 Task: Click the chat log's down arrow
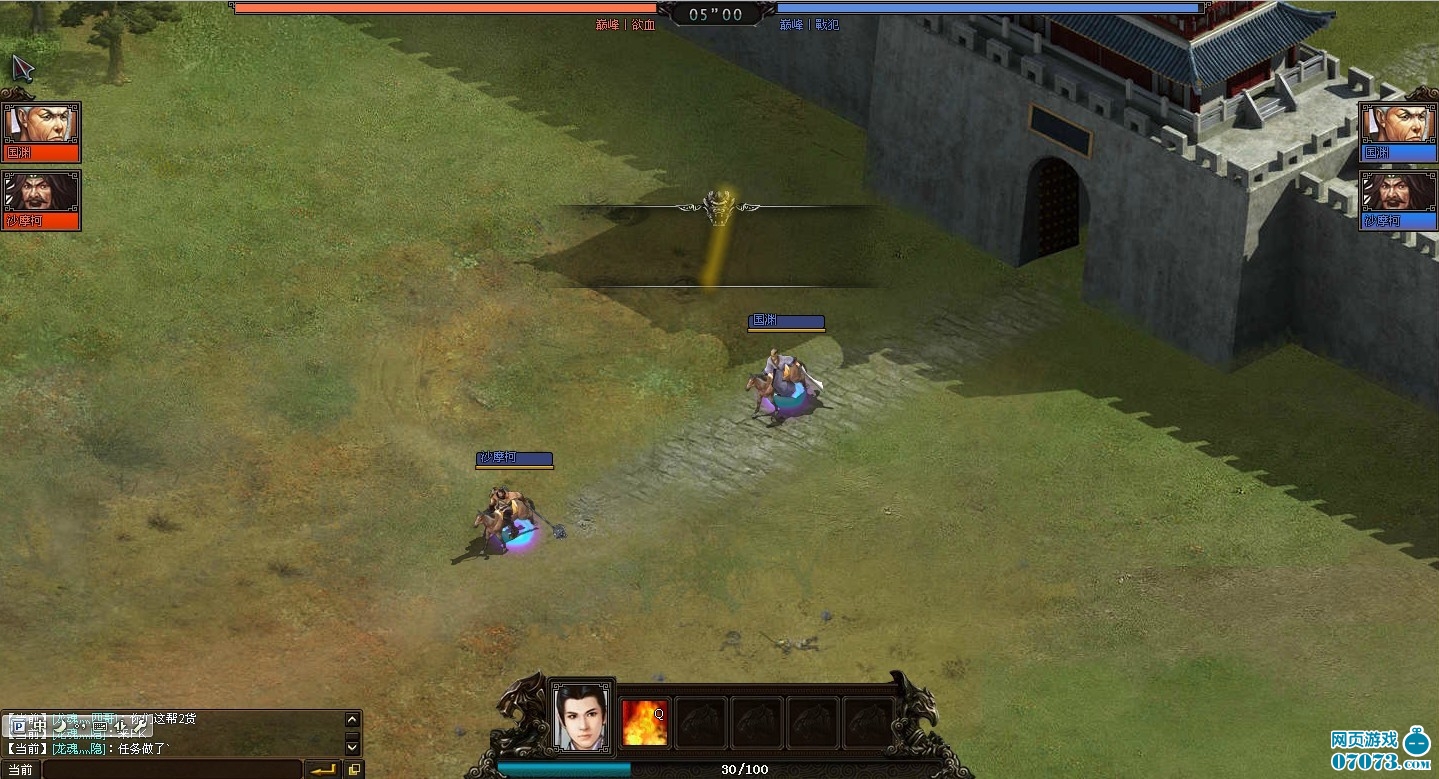point(352,746)
